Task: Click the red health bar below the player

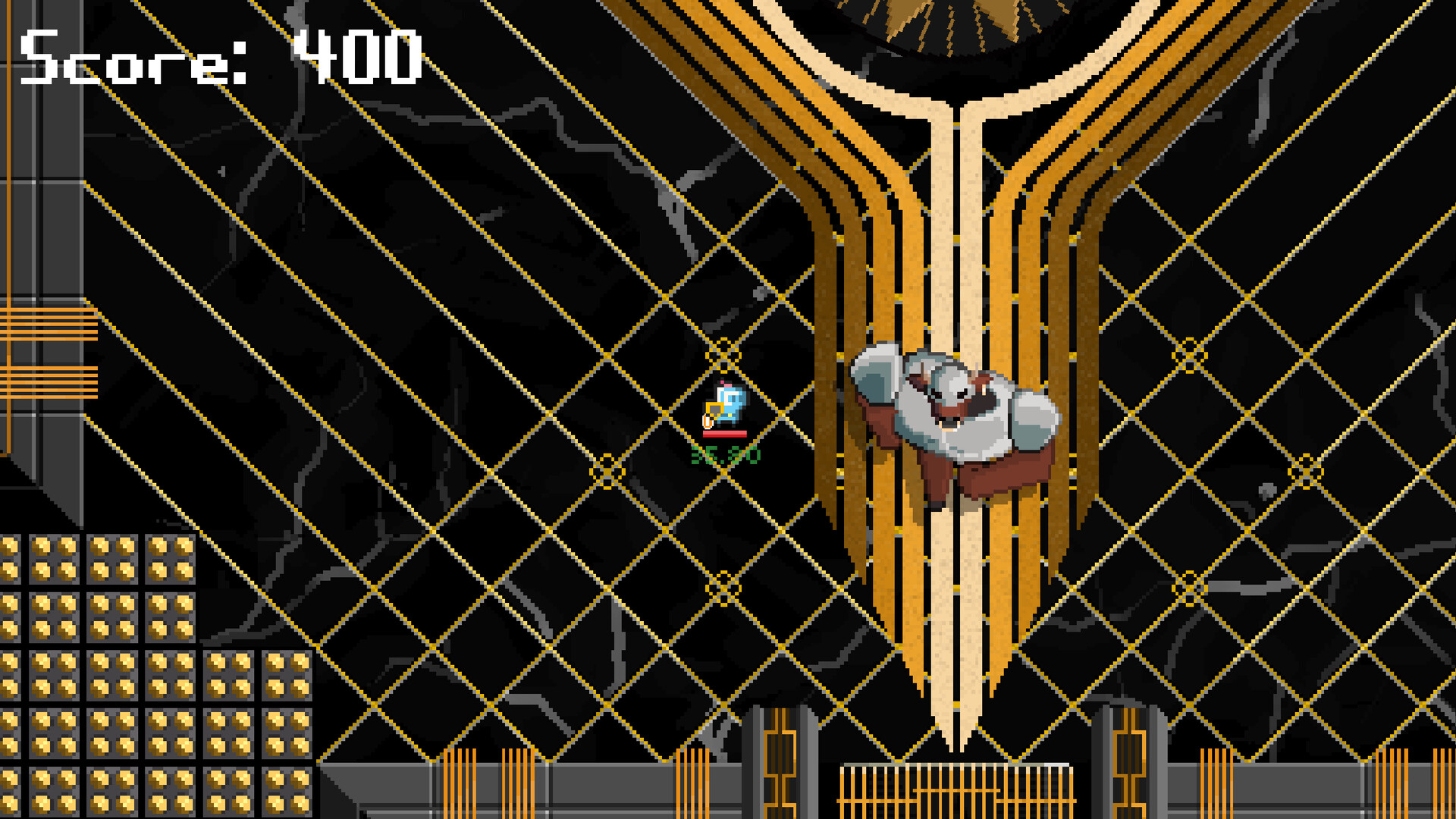Action: tap(724, 434)
